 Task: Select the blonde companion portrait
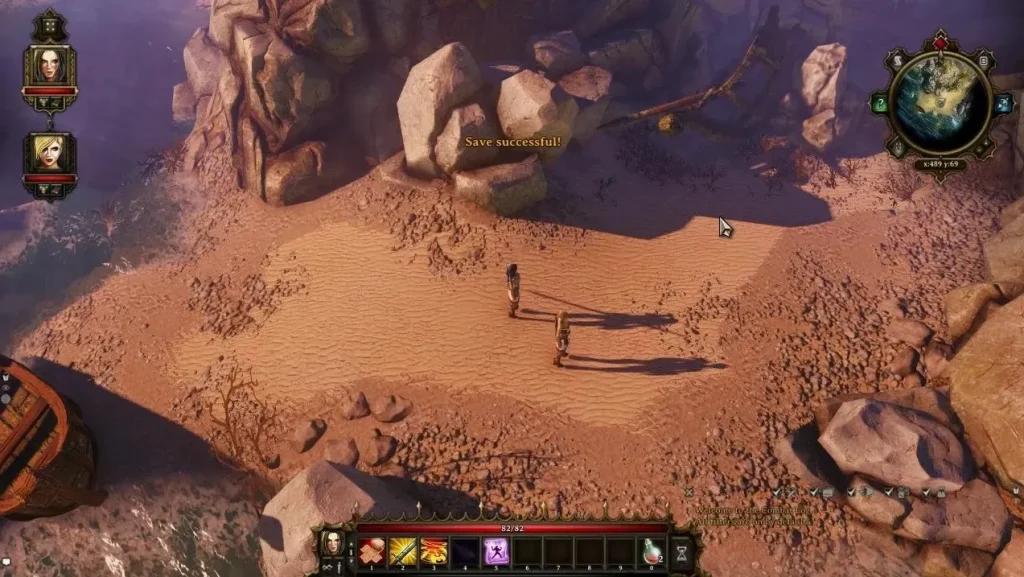(49, 151)
